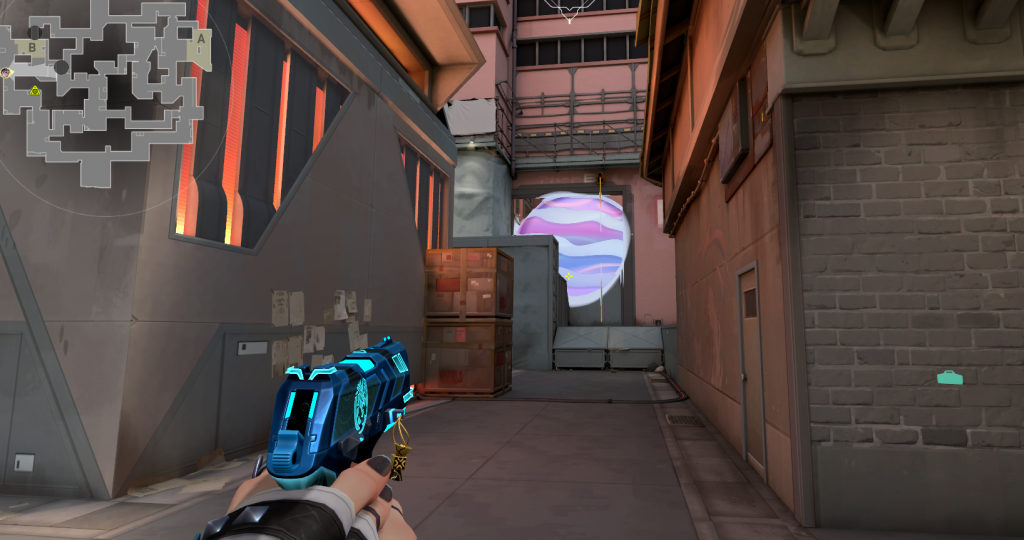Select the B site marker on the minimap
Screen dimensions: 1024x540
[x=33, y=47]
